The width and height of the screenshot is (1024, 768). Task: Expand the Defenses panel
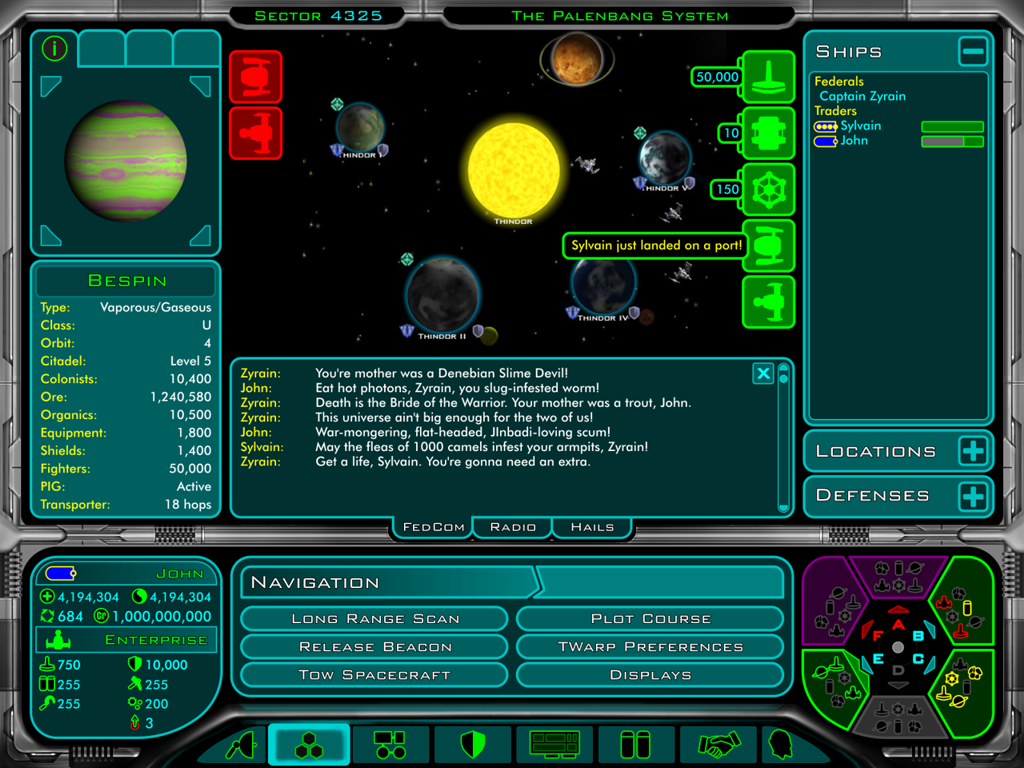pyautogui.click(x=972, y=495)
